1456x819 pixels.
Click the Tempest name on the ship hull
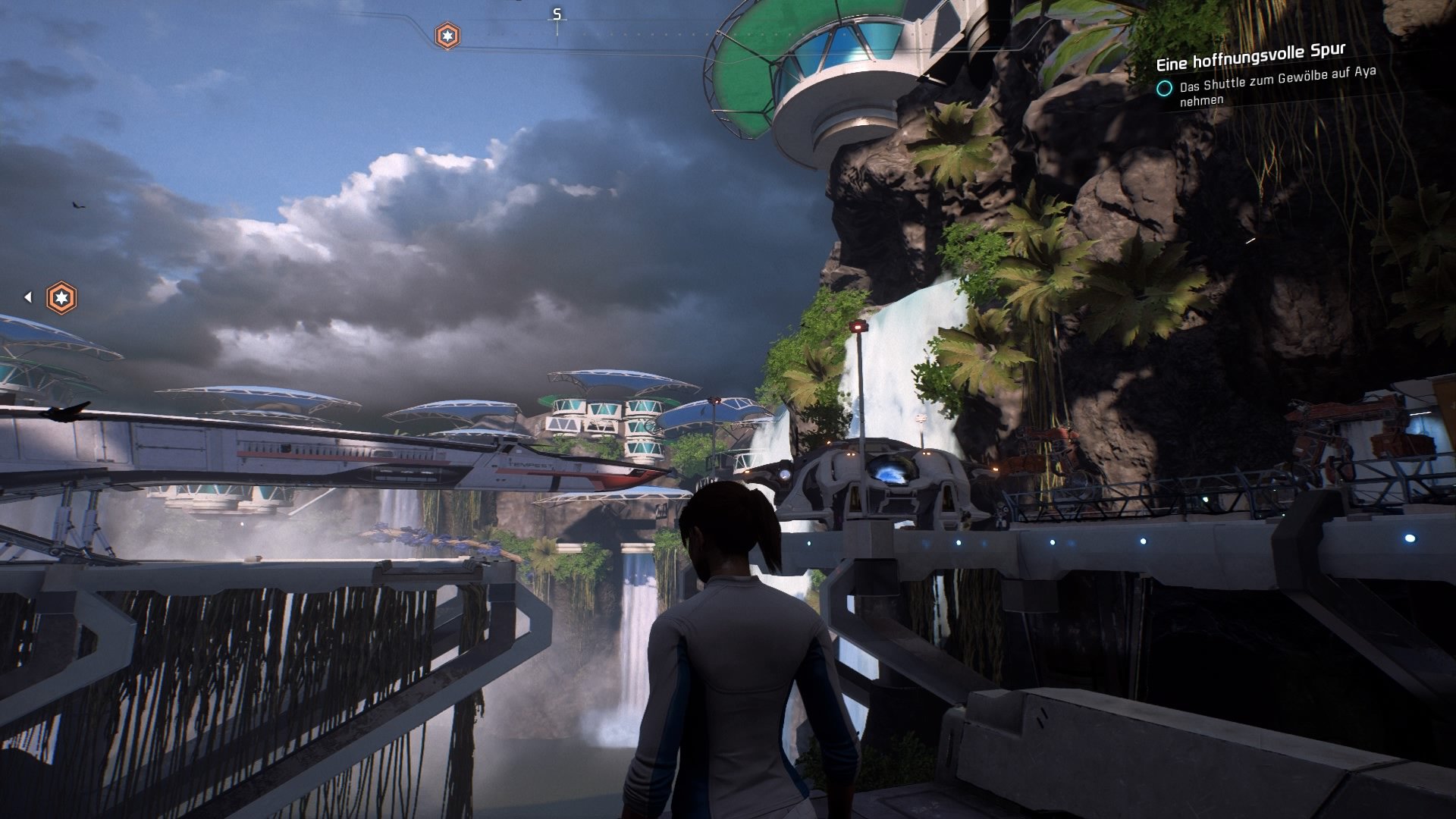point(529,465)
